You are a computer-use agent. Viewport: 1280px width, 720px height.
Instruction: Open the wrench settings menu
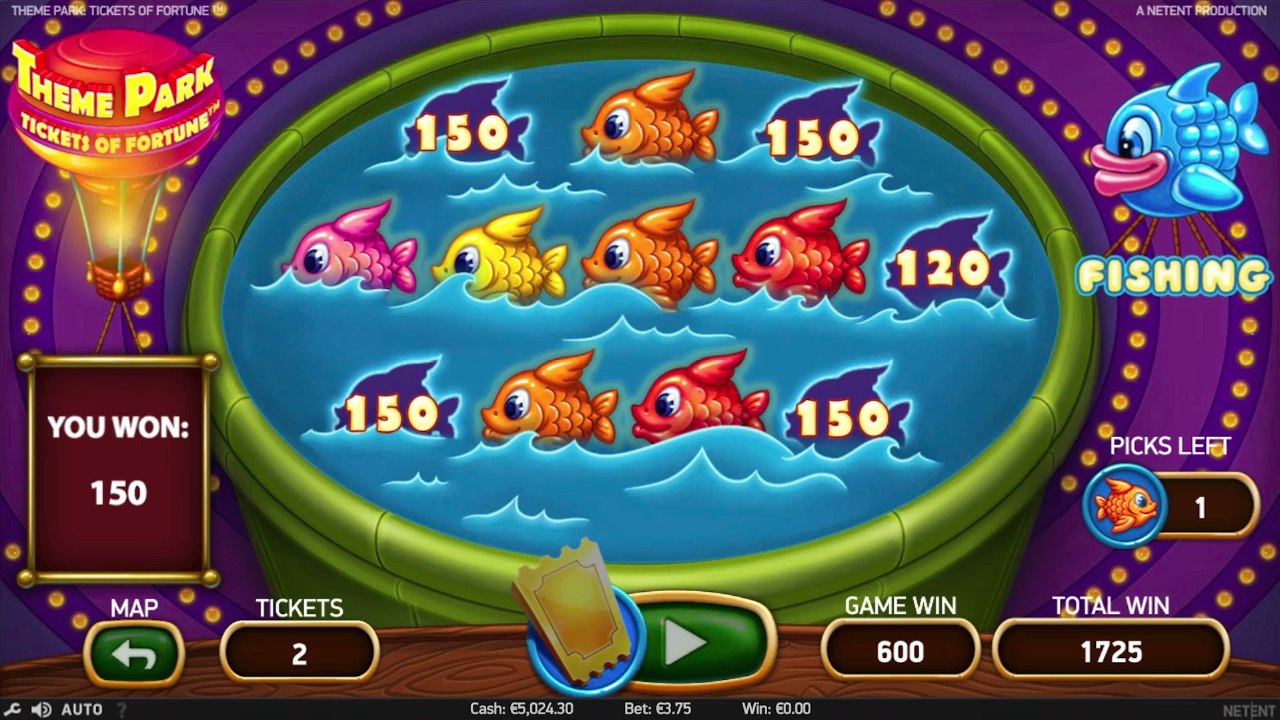(x=13, y=709)
